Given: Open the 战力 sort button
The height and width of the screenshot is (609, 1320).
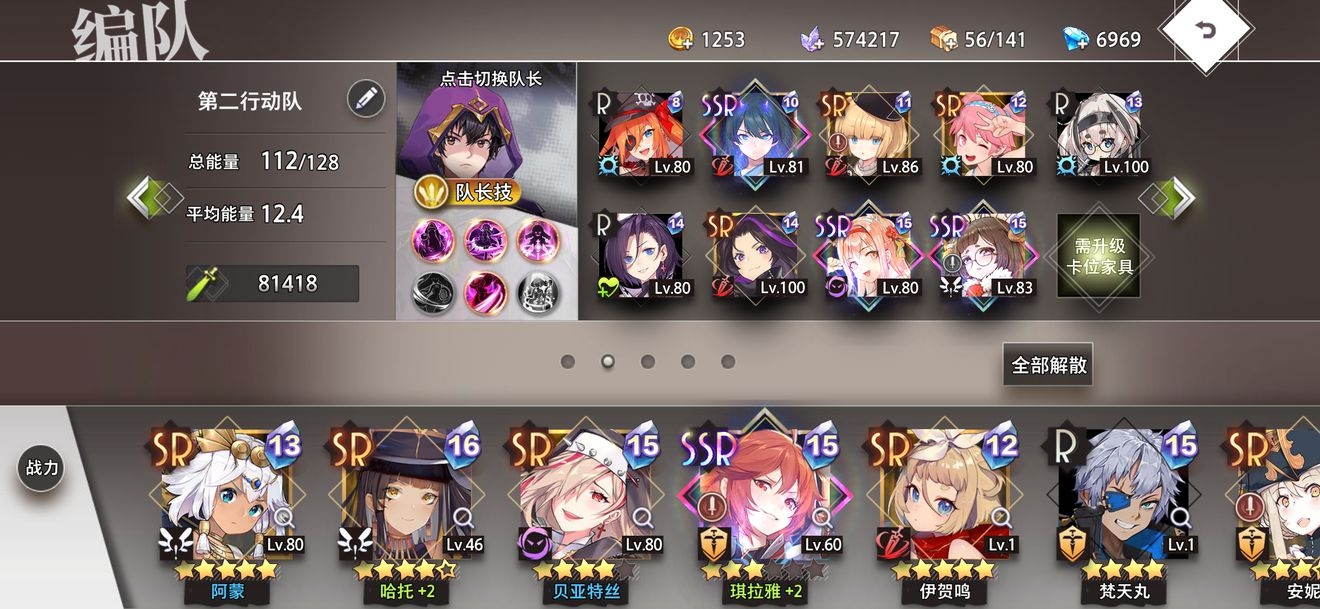Looking at the screenshot, I should tap(41, 468).
